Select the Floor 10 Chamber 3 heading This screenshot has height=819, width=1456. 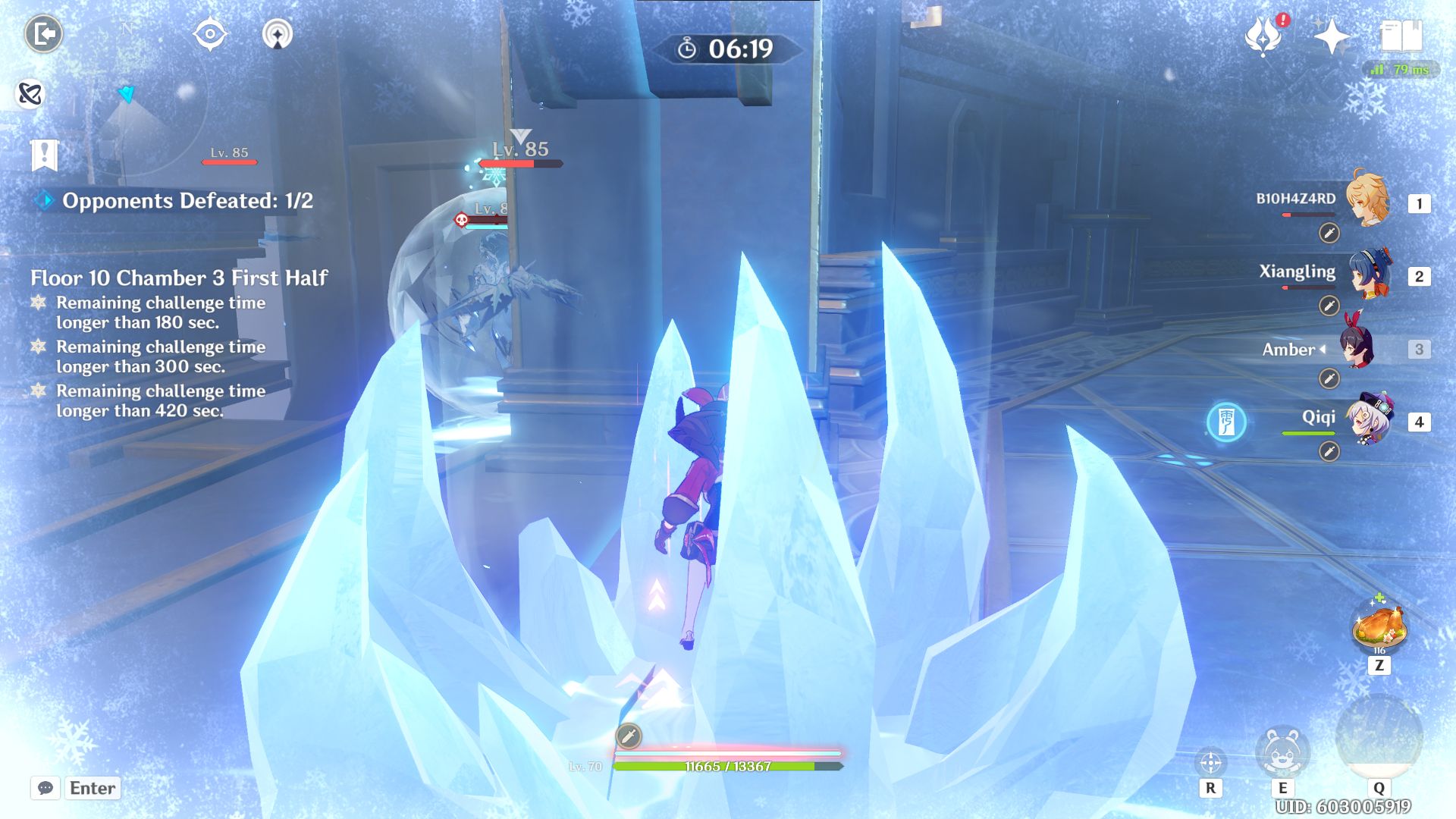(x=179, y=279)
